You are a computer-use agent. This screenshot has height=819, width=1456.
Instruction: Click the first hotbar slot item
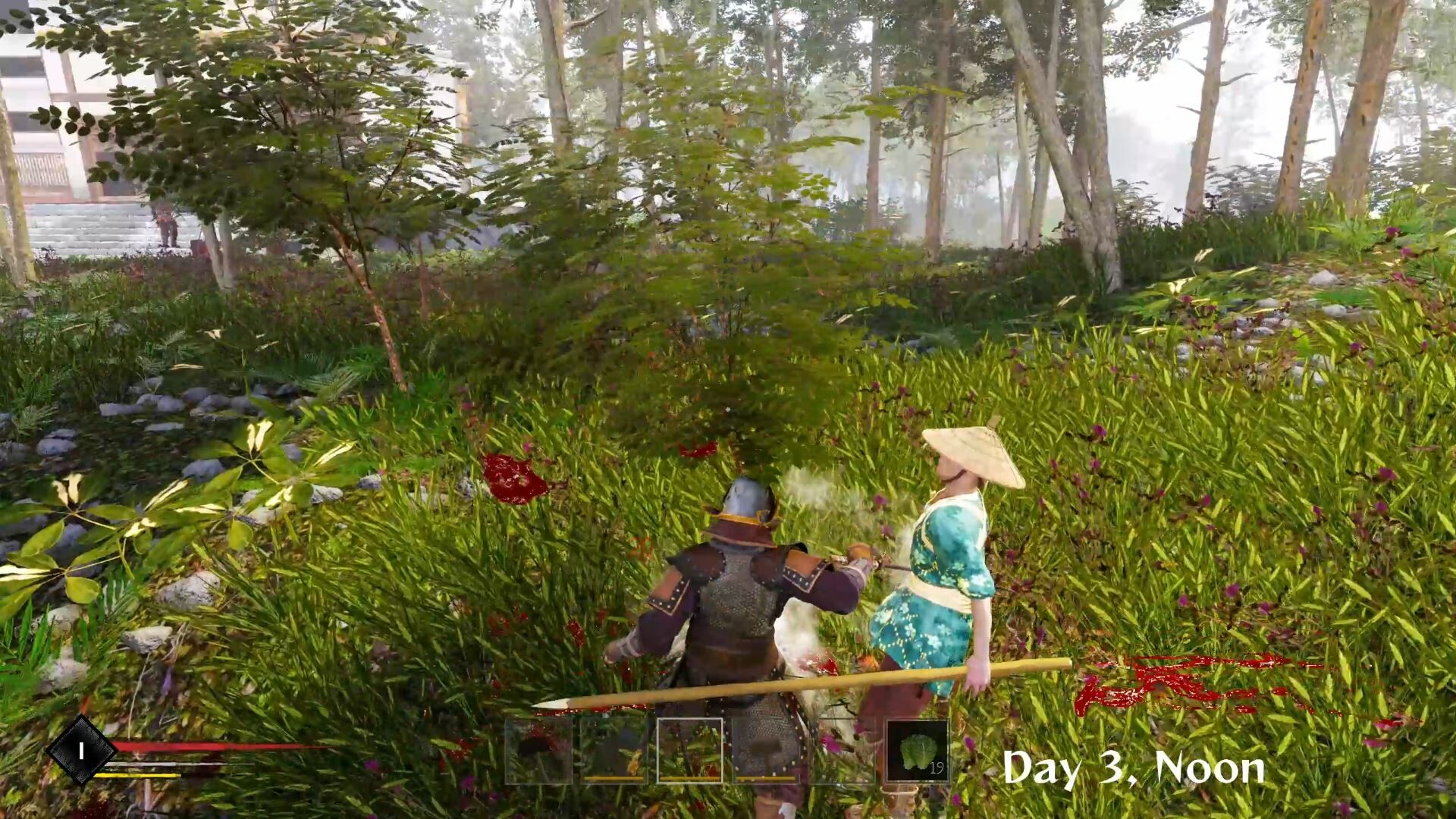pyautogui.click(x=538, y=751)
